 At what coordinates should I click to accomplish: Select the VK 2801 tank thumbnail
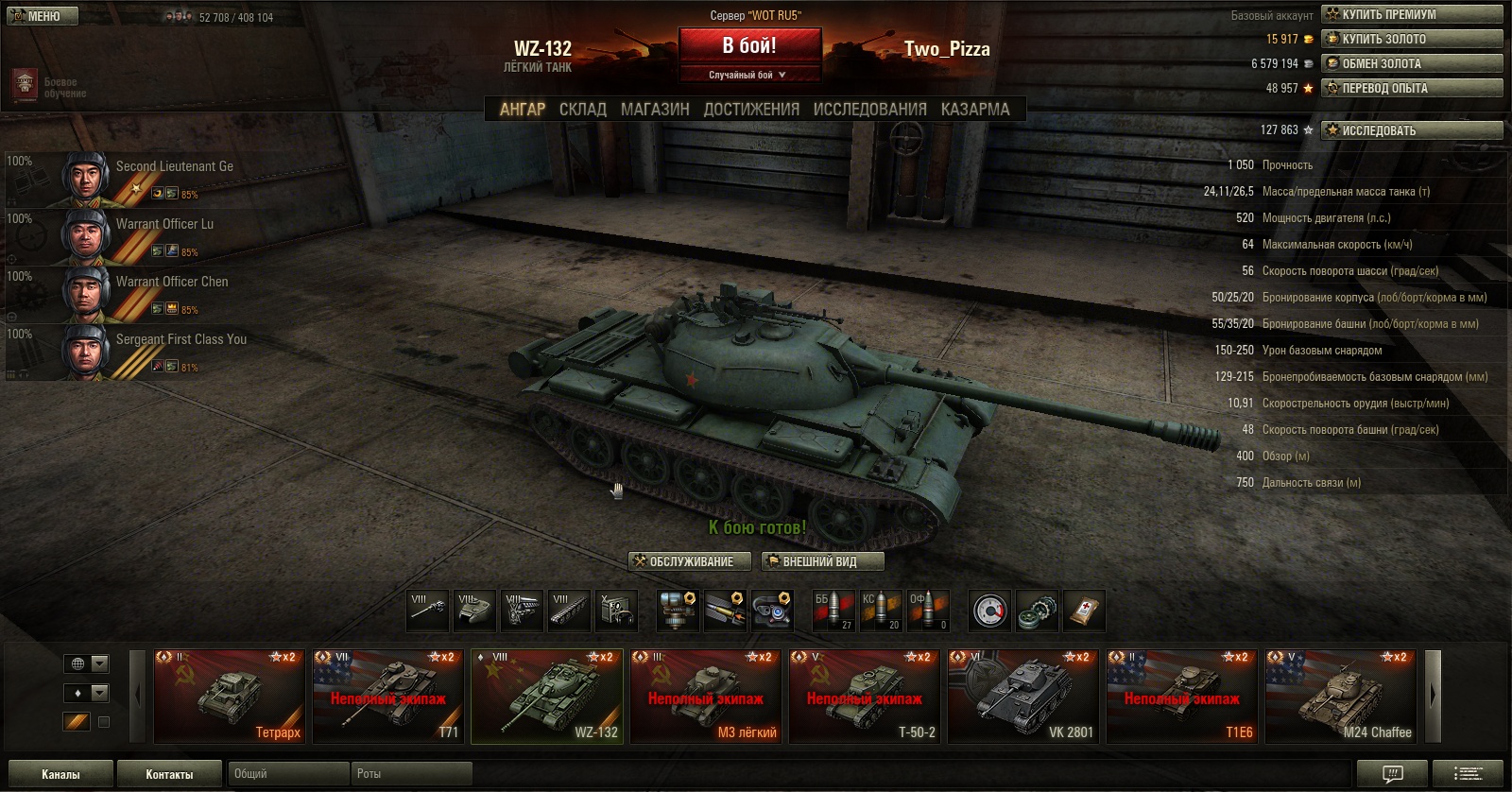click(1024, 696)
